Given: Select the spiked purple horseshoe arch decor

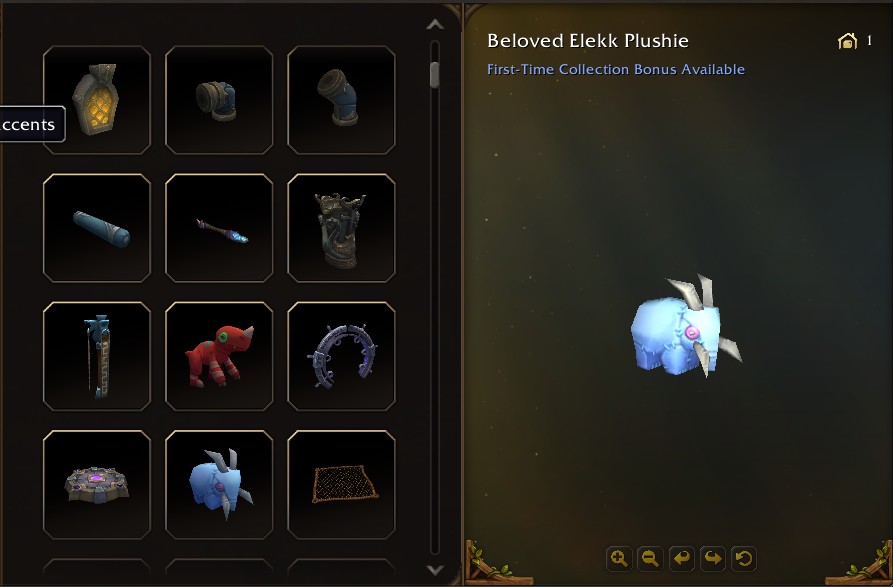Looking at the screenshot, I should coord(341,356).
